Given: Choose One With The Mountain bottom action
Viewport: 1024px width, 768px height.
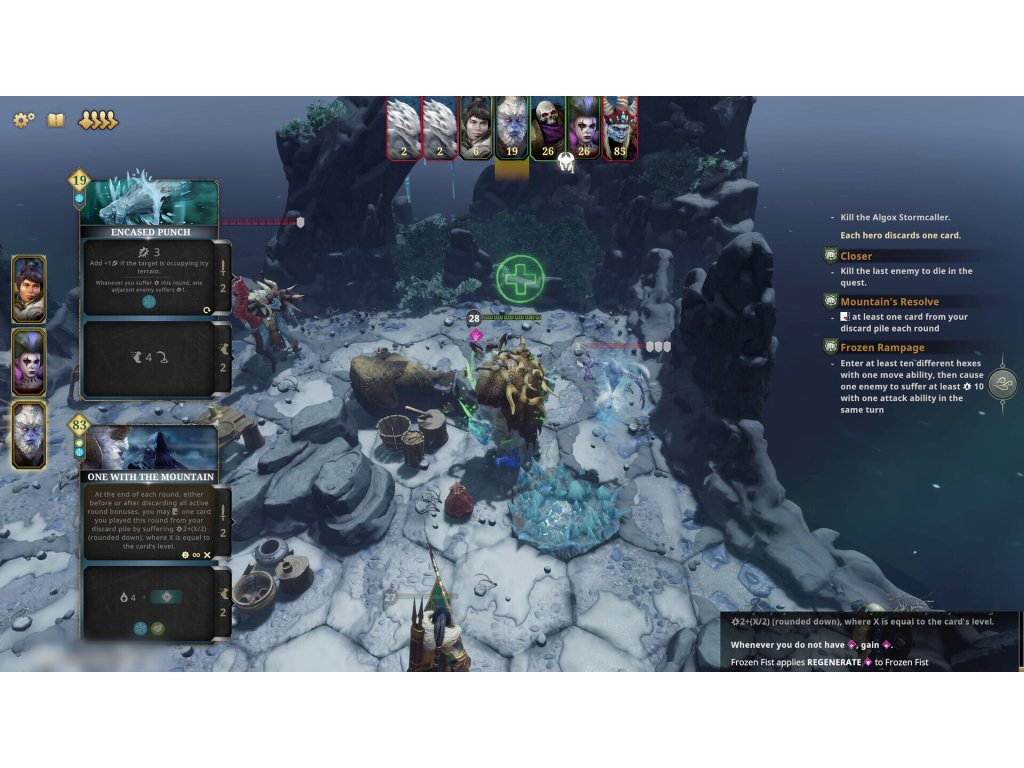Looking at the screenshot, I should pos(150,602).
